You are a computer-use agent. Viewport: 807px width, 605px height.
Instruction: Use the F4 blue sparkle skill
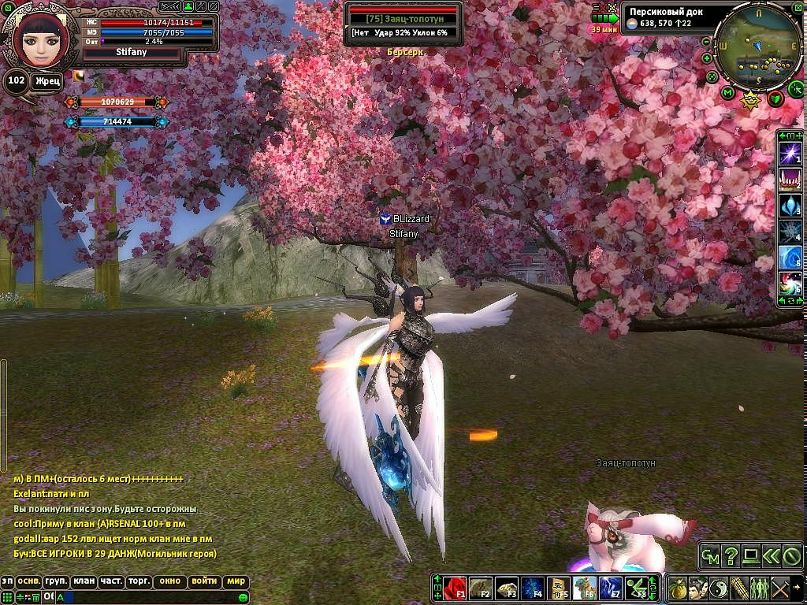point(534,587)
